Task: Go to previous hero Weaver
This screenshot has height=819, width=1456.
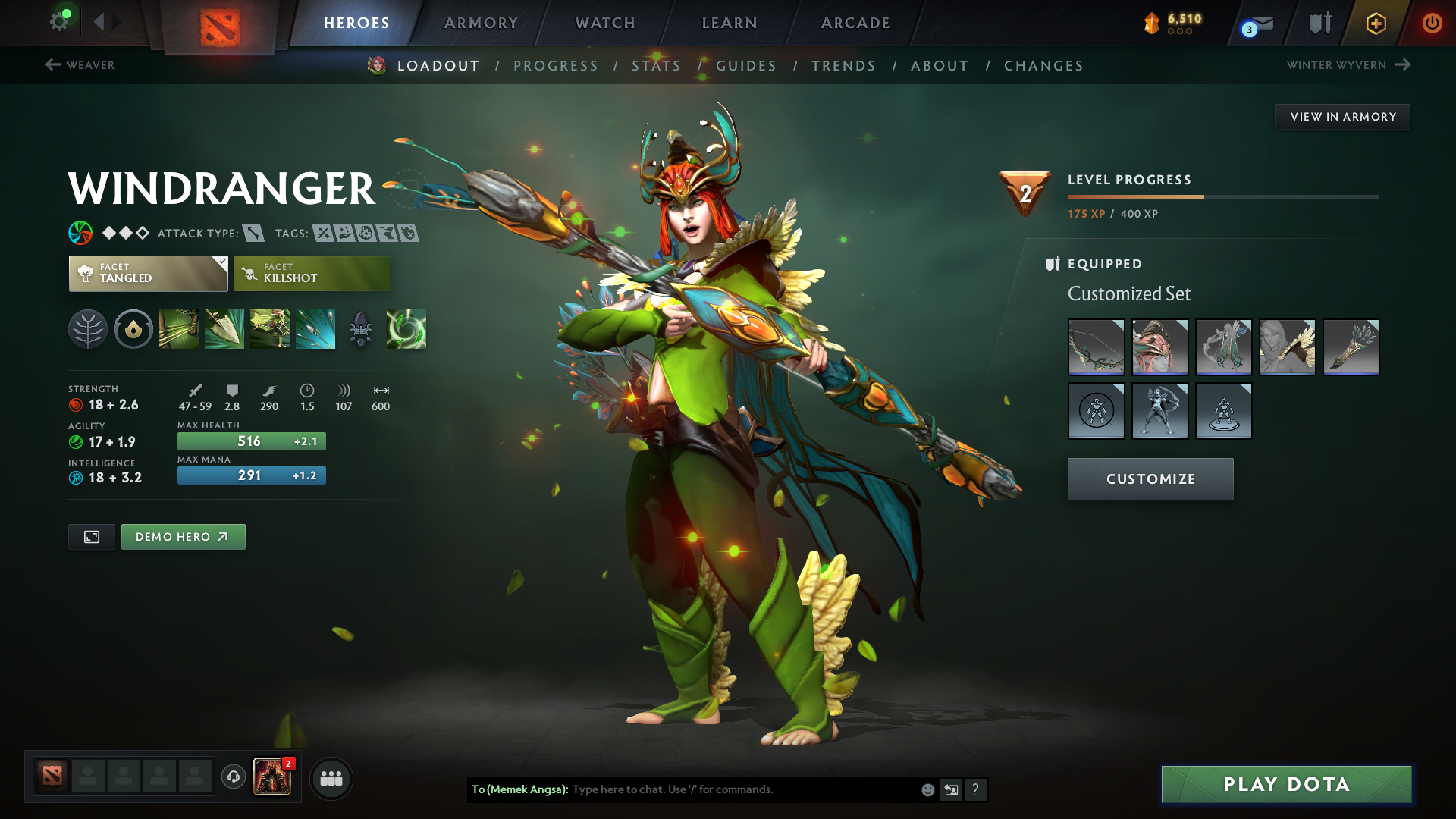Action: 80,65
